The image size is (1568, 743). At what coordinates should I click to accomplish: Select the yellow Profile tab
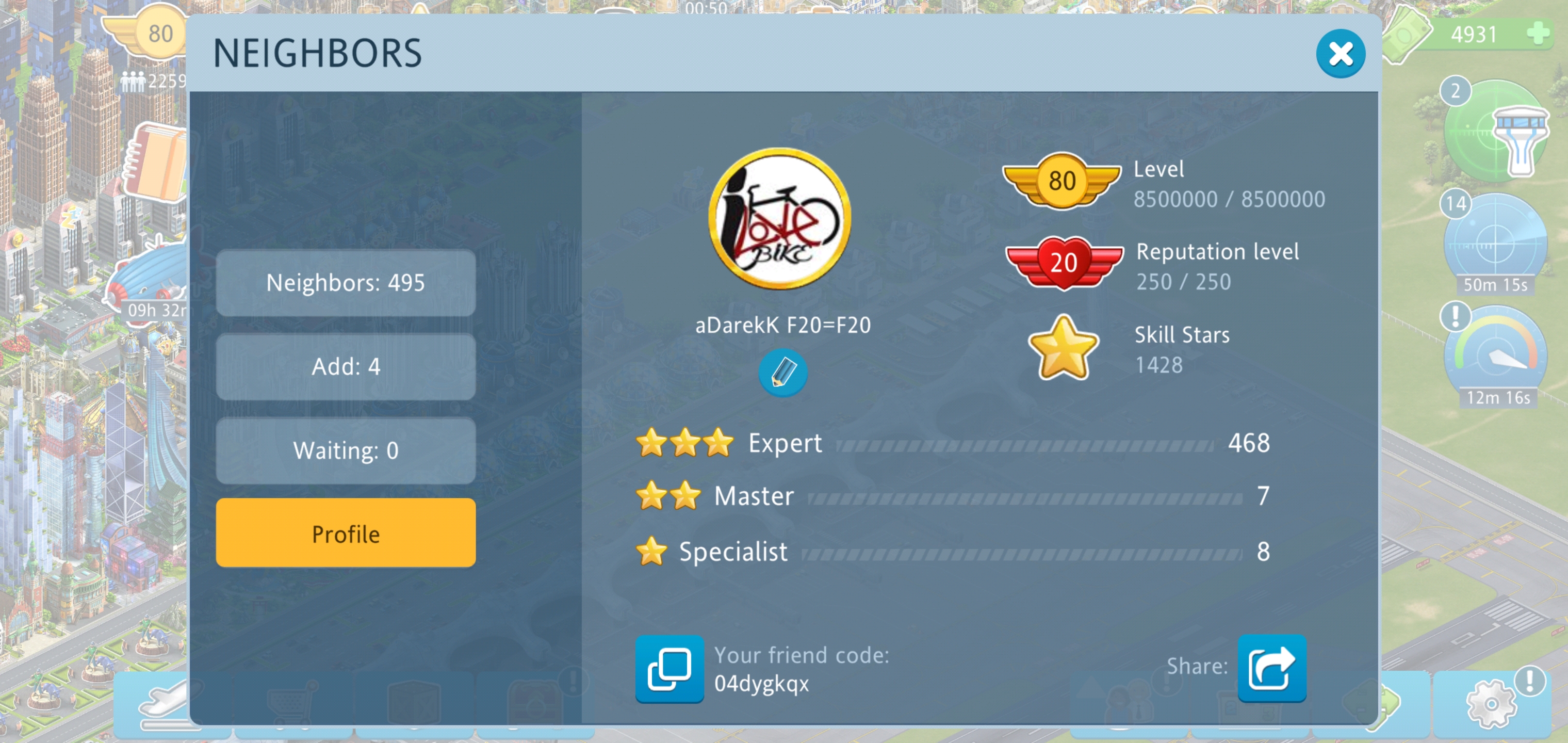pos(345,534)
